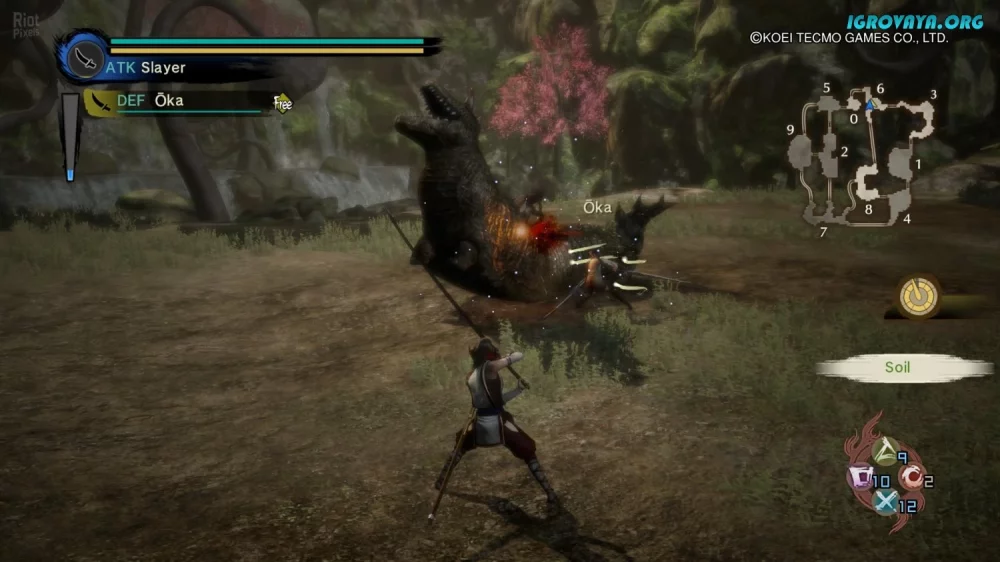Click the Slayer weapon icon
1000x562 pixels.
pos(86,58)
